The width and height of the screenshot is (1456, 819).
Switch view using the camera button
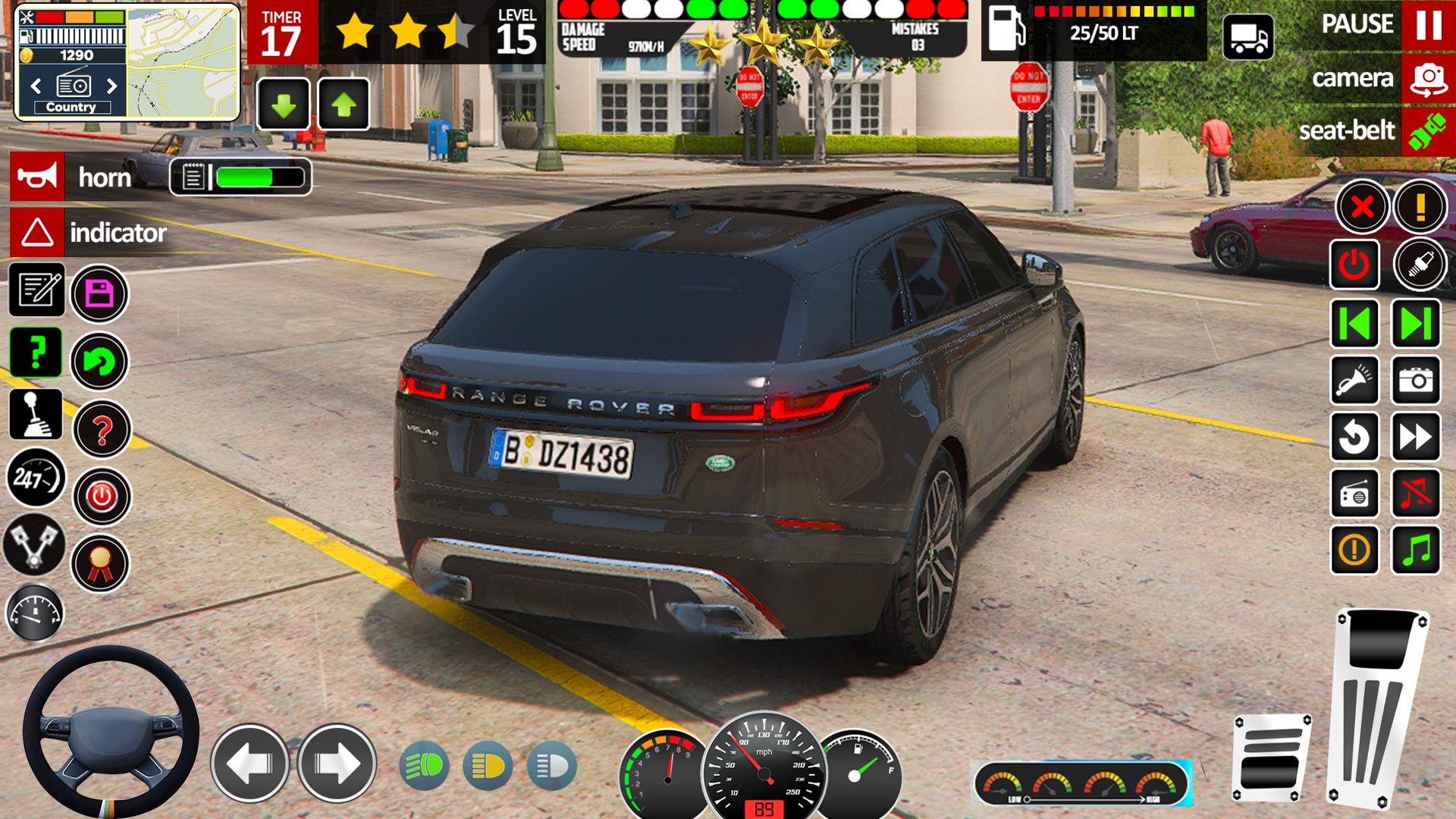click(x=1427, y=79)
